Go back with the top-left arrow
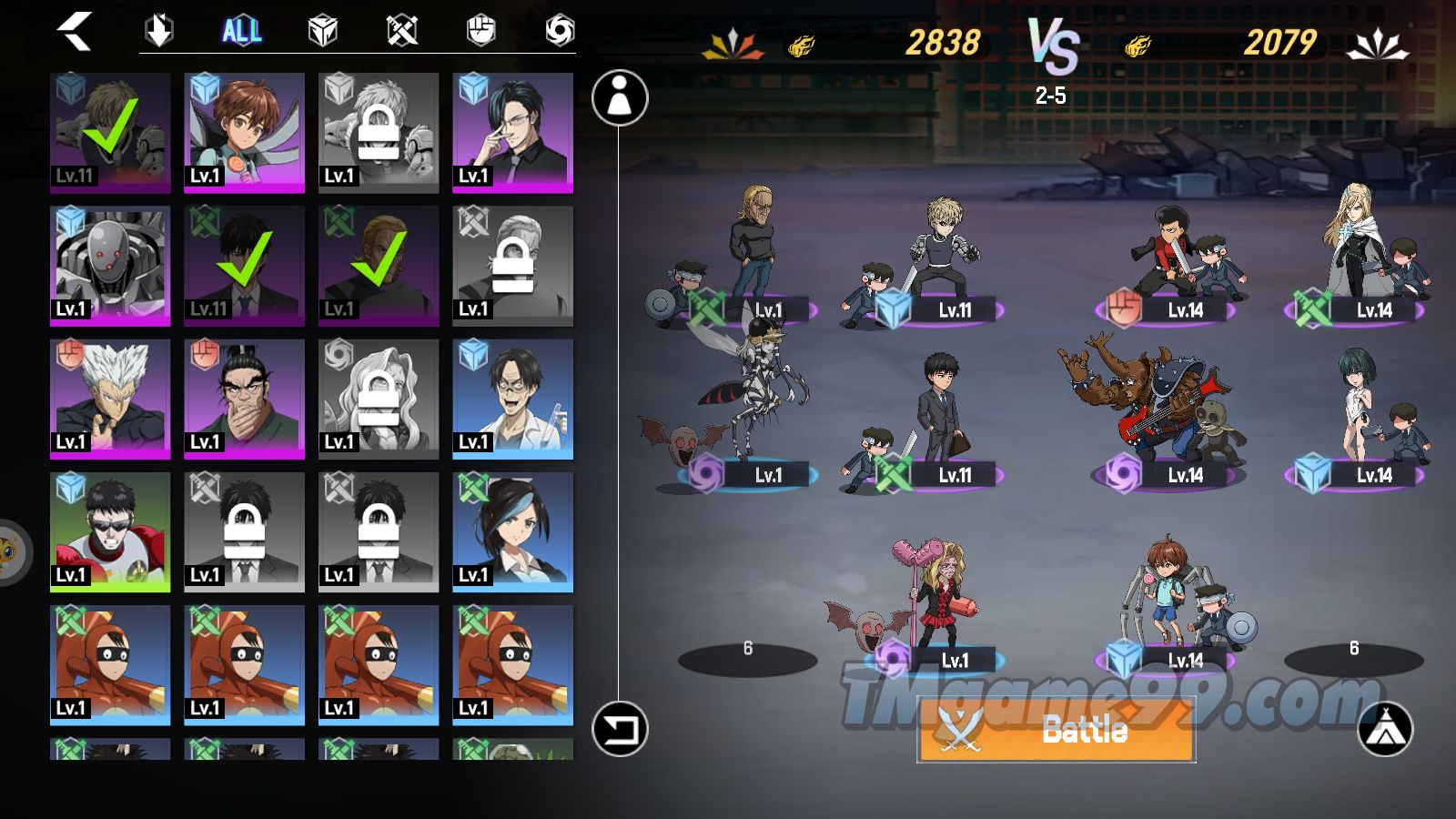 tap(76, 32)
